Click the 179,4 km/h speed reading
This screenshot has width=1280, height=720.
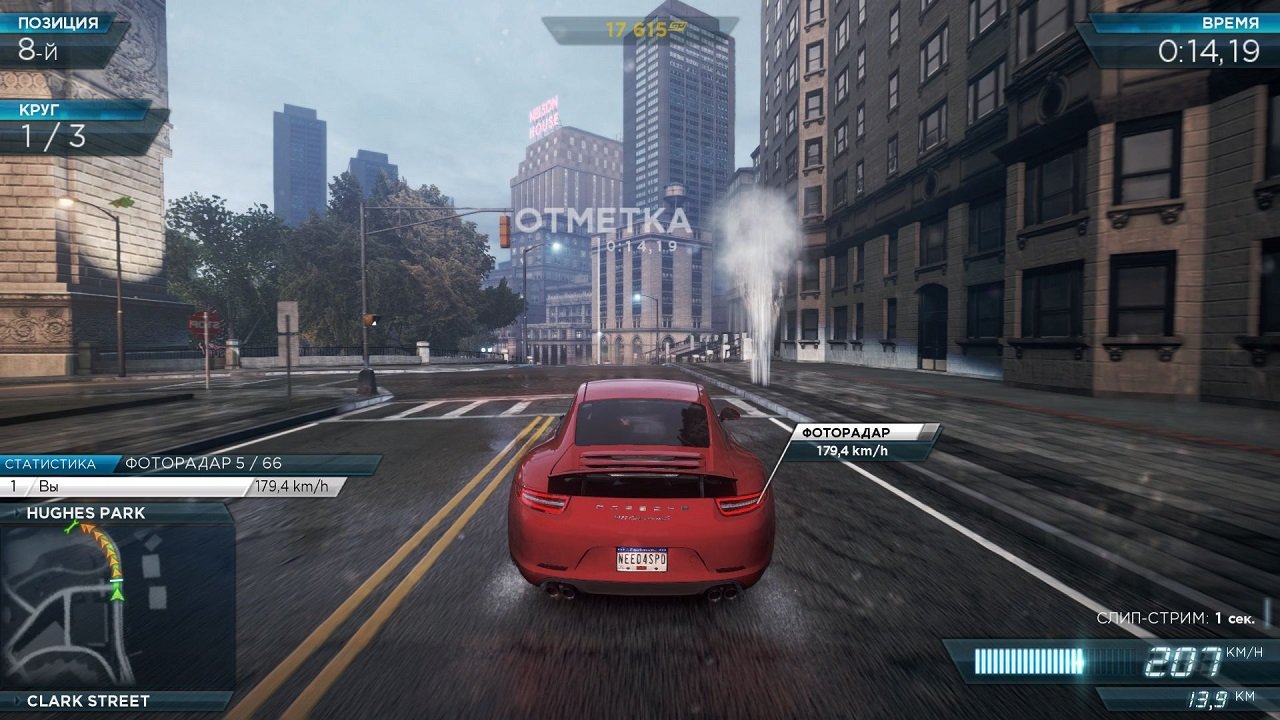coord(293,486)
